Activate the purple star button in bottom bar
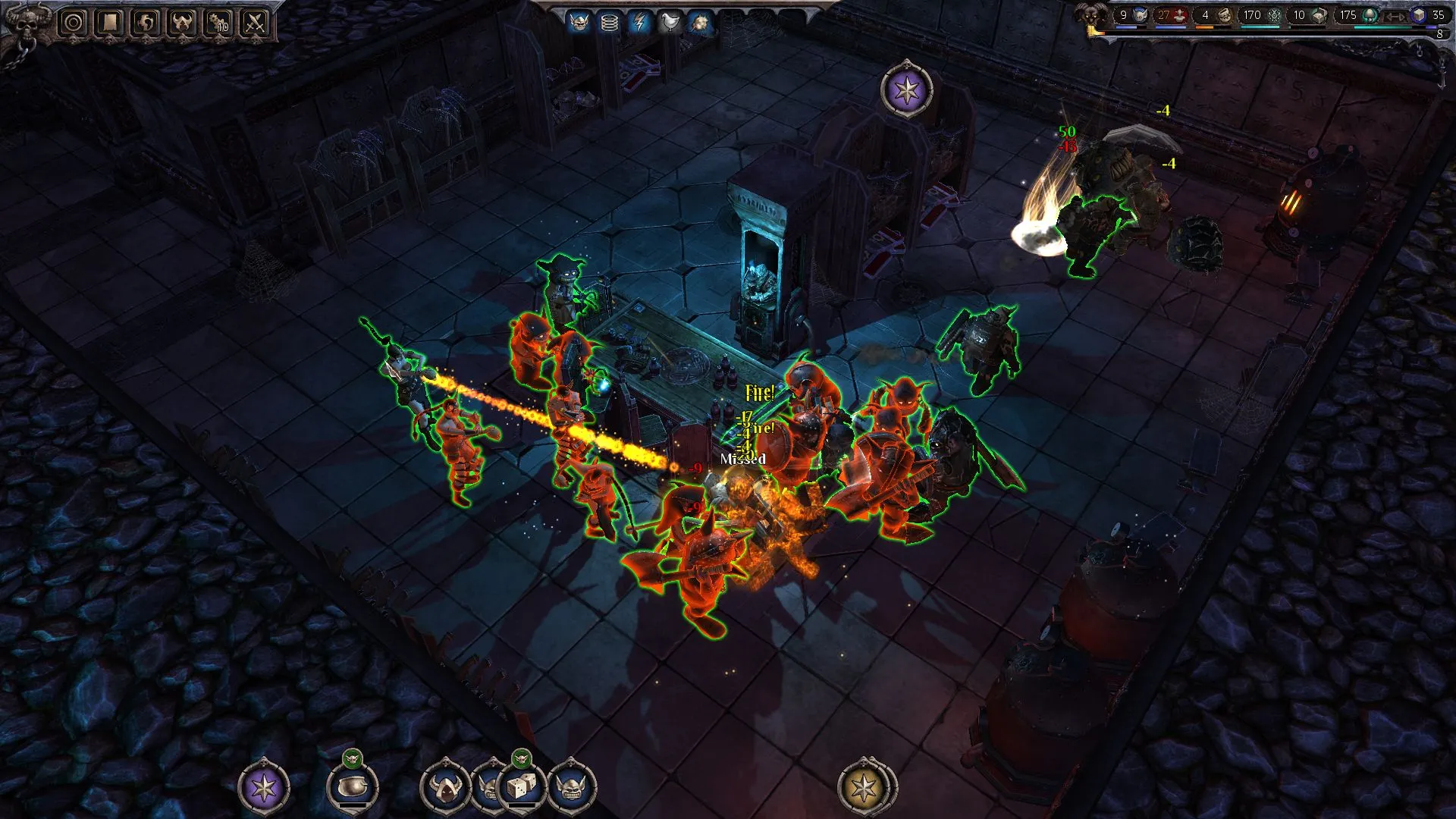The width and height of the screenshot is (1456, 819). click(264, 788)
